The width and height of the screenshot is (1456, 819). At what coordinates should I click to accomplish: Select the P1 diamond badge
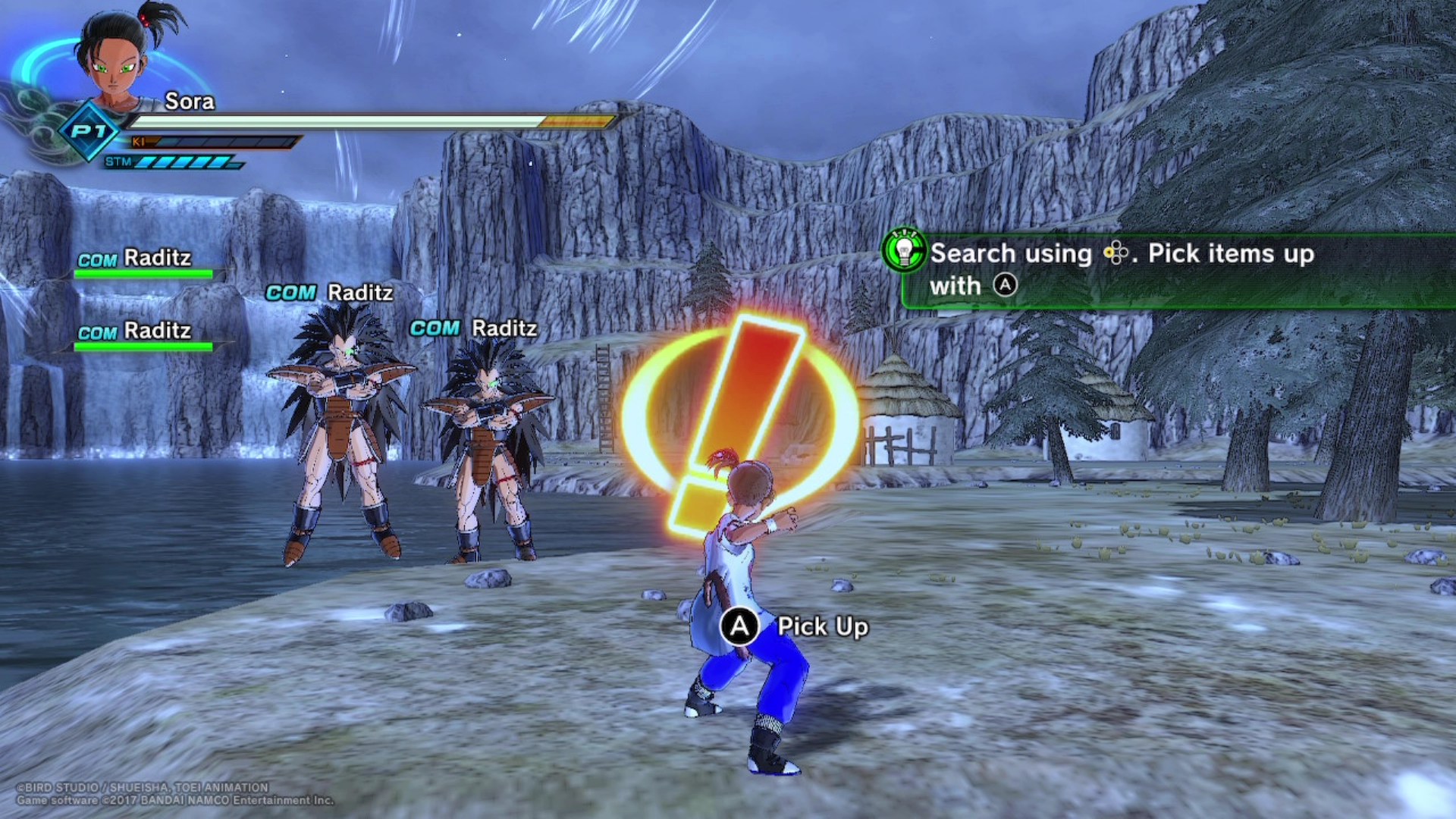(89, 131)
